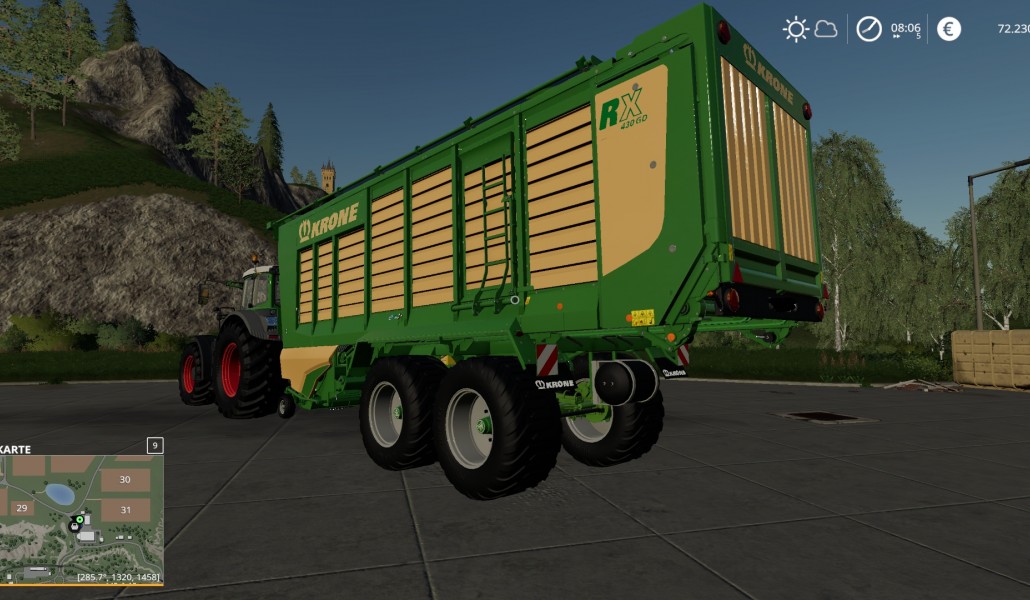Select field 31 on the minimap
This screenshot has width=1030, height=600.
point(125,509)
